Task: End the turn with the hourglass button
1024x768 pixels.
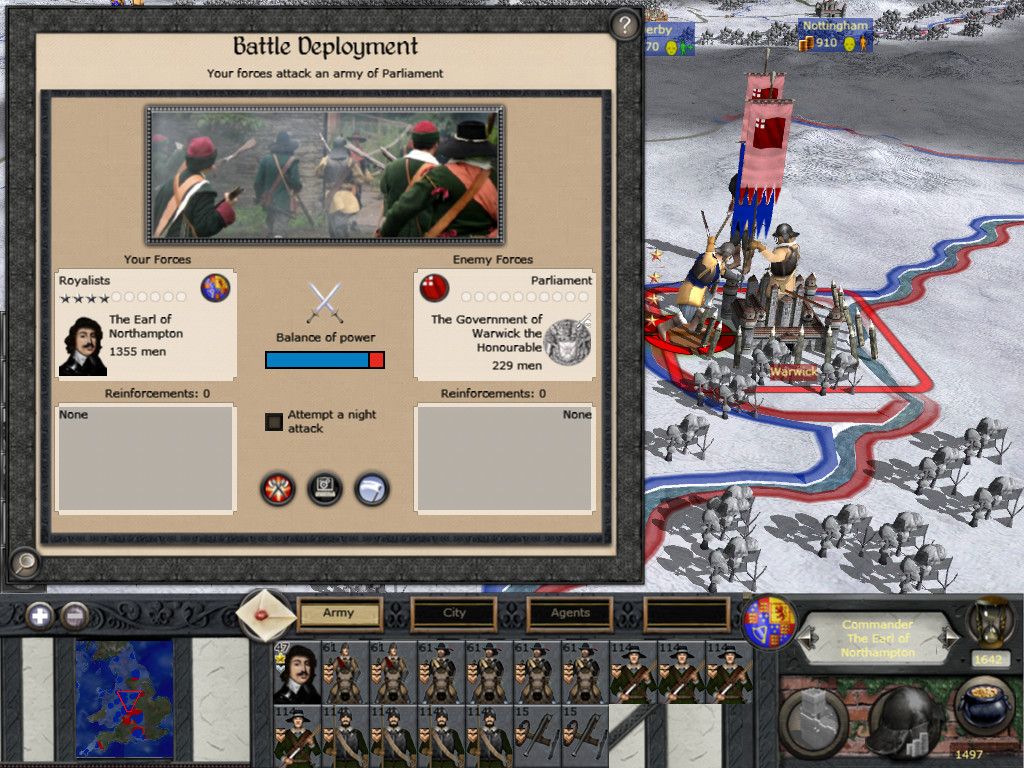Action: point(990,626)
